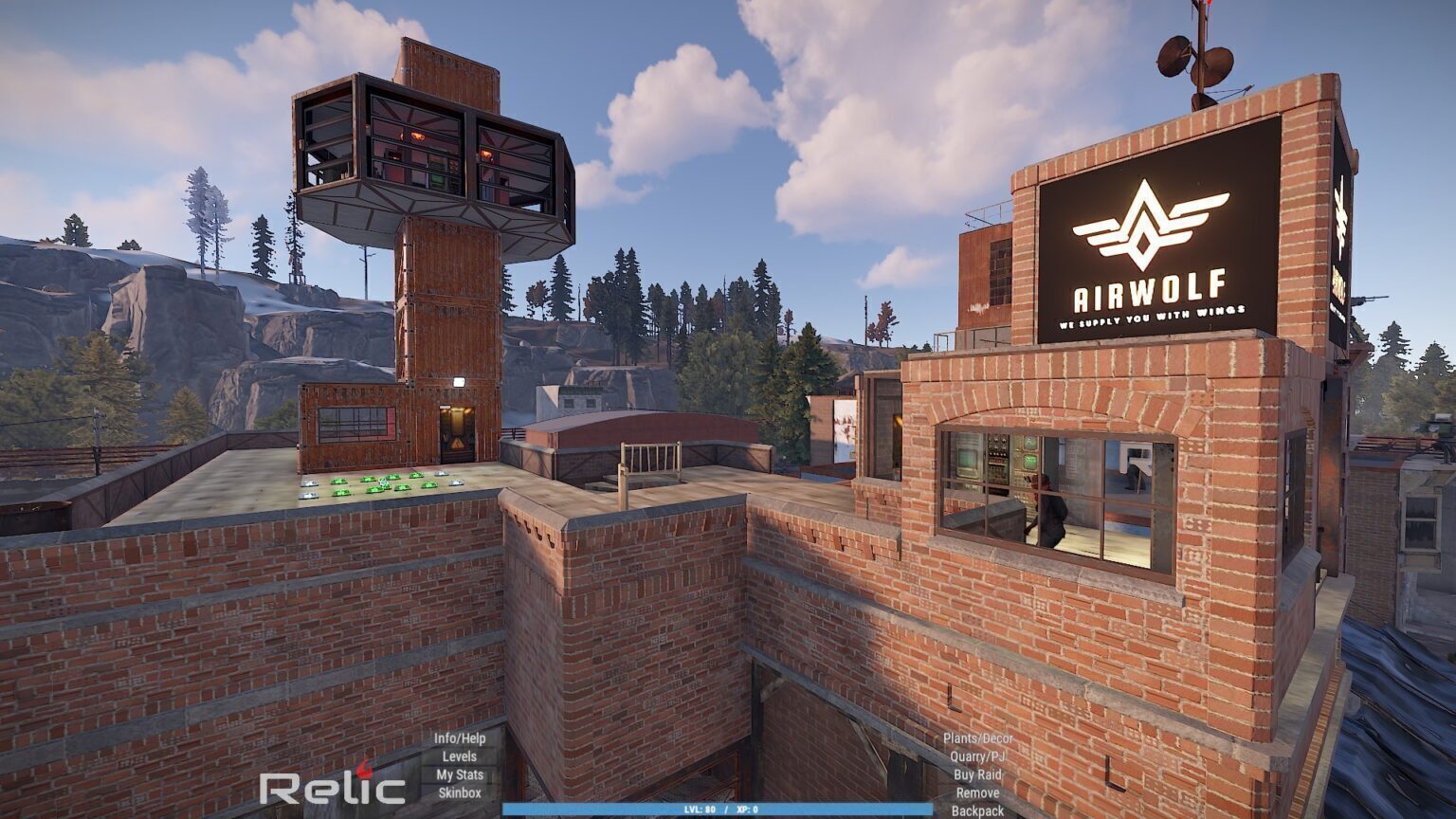Click the Relic server logo
This screenshot has width=1456, height=819.
(332, 787)
